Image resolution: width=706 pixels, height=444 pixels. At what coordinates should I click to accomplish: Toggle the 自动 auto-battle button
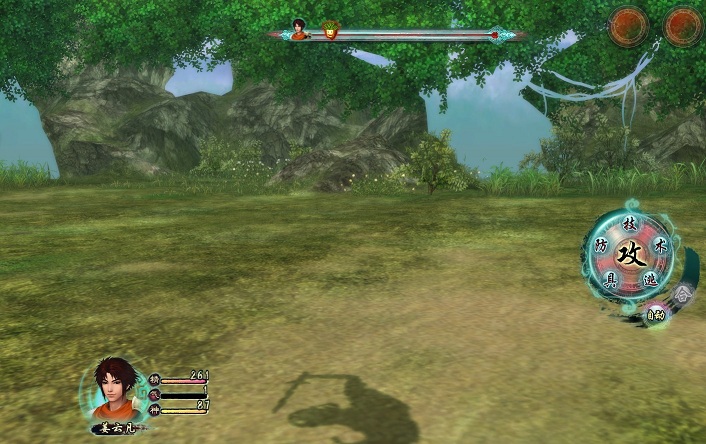(655, 315)
